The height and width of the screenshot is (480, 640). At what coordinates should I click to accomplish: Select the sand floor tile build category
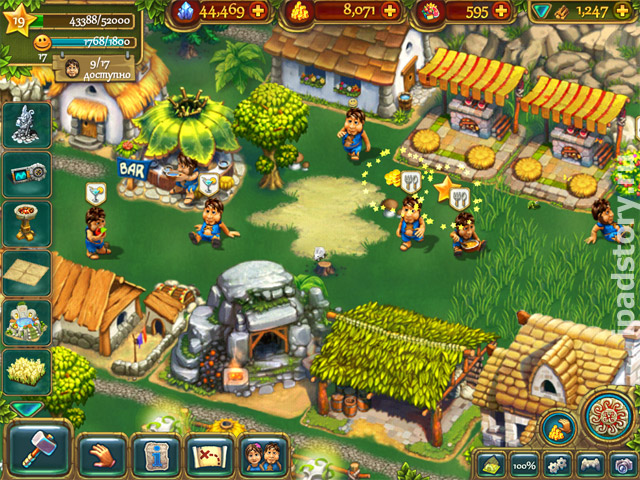[27, 271]
